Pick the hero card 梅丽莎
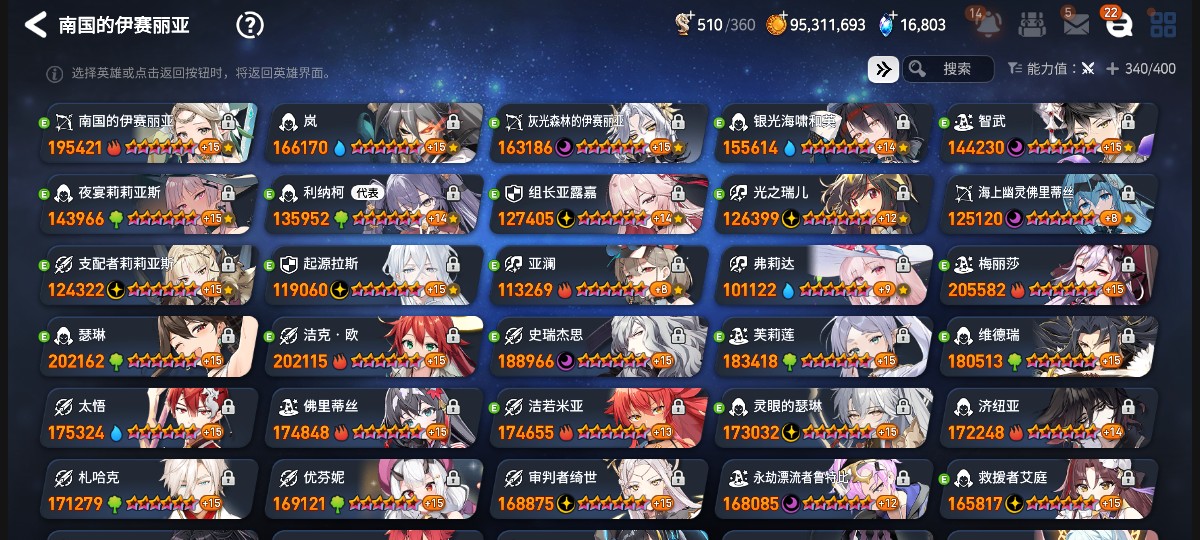The width and height of the screenshot is (1200, 540). tap(1050, 276)
